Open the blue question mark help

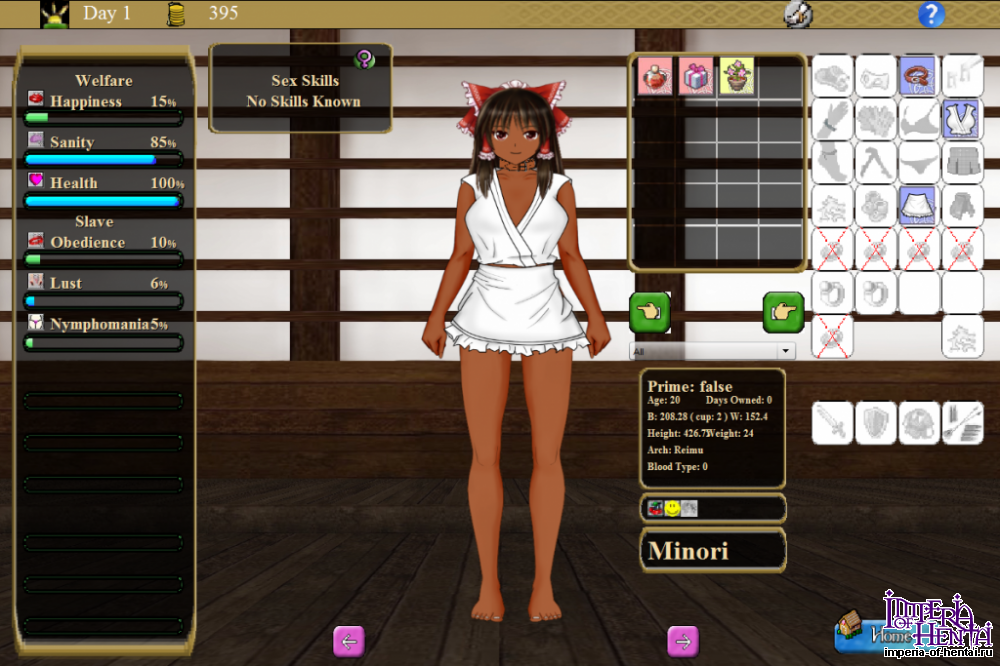931,14
